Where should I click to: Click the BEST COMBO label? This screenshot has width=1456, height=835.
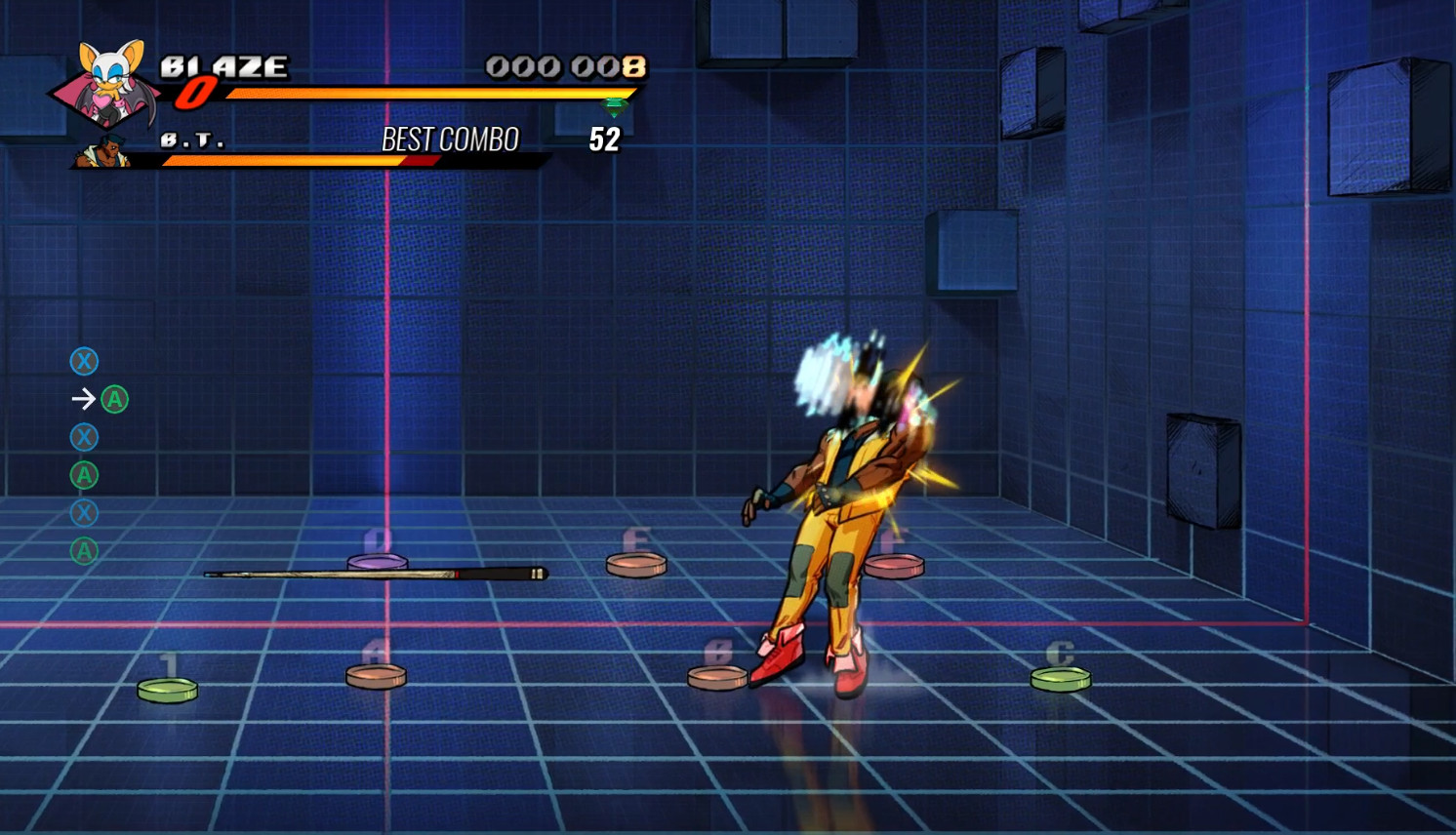(451, 139)
